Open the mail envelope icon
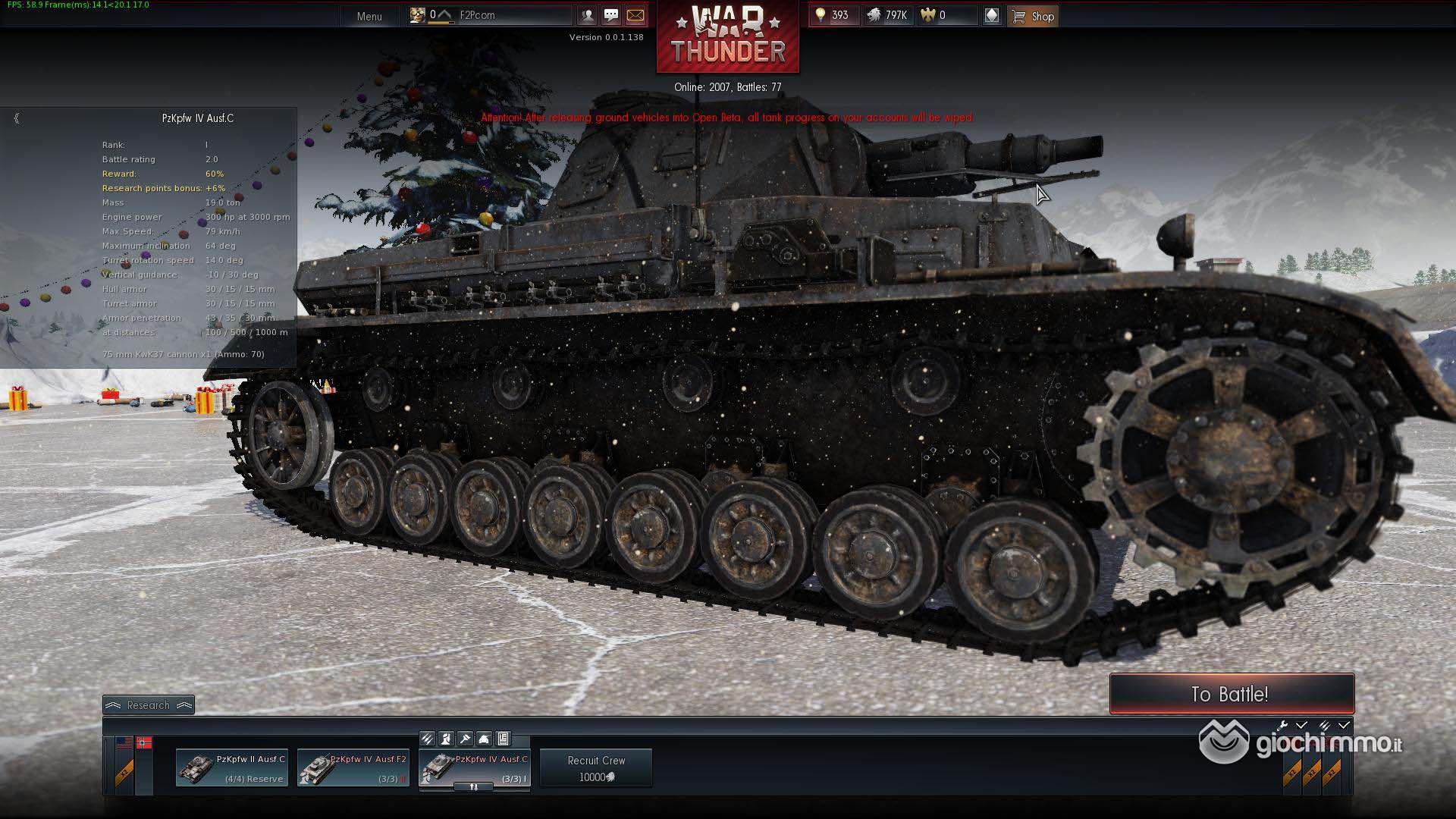This screenshot has height=819, width=1456. tap(635, 15)
